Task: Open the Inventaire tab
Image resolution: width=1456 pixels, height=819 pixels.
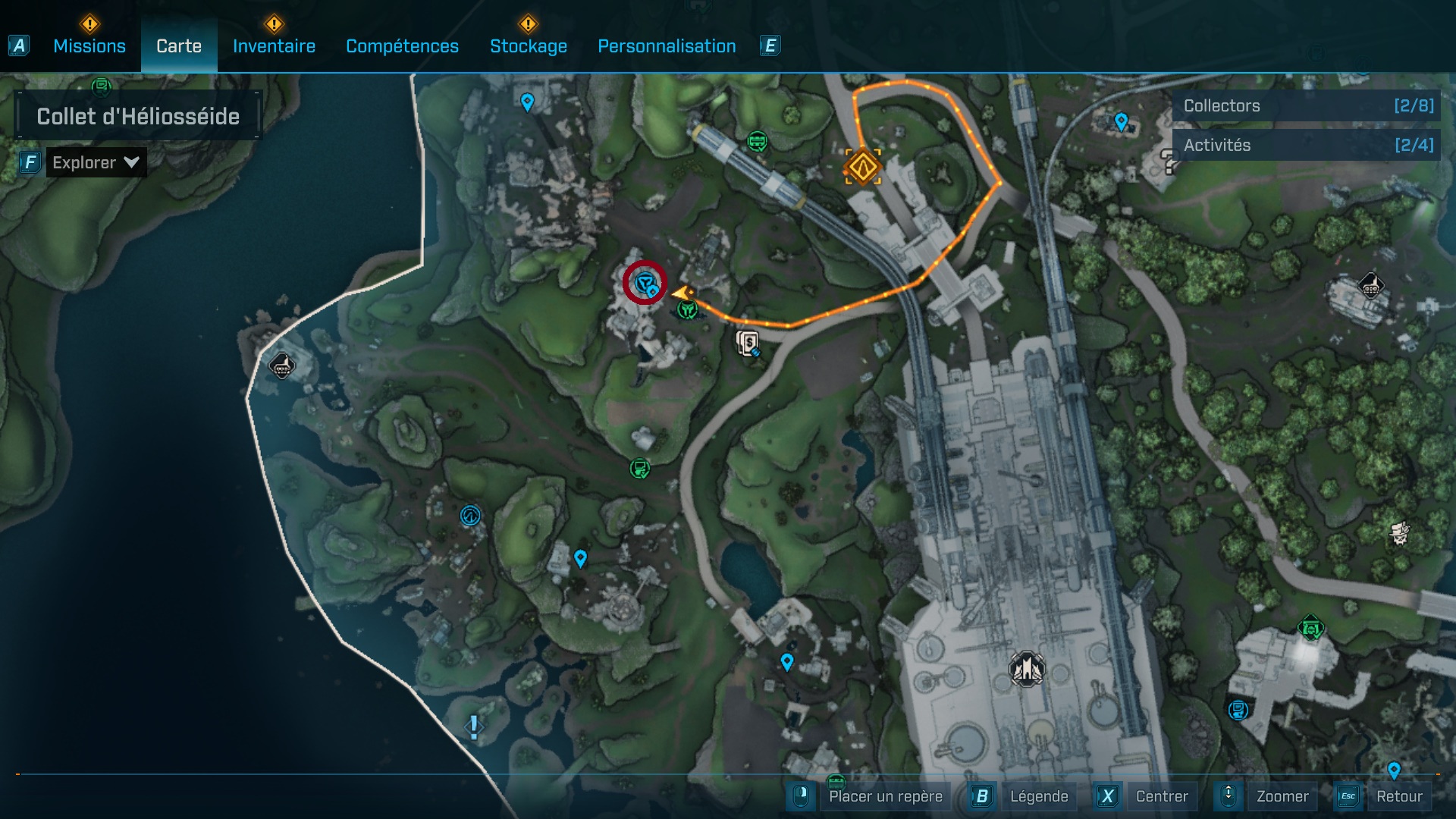Action: click(274, 46)
